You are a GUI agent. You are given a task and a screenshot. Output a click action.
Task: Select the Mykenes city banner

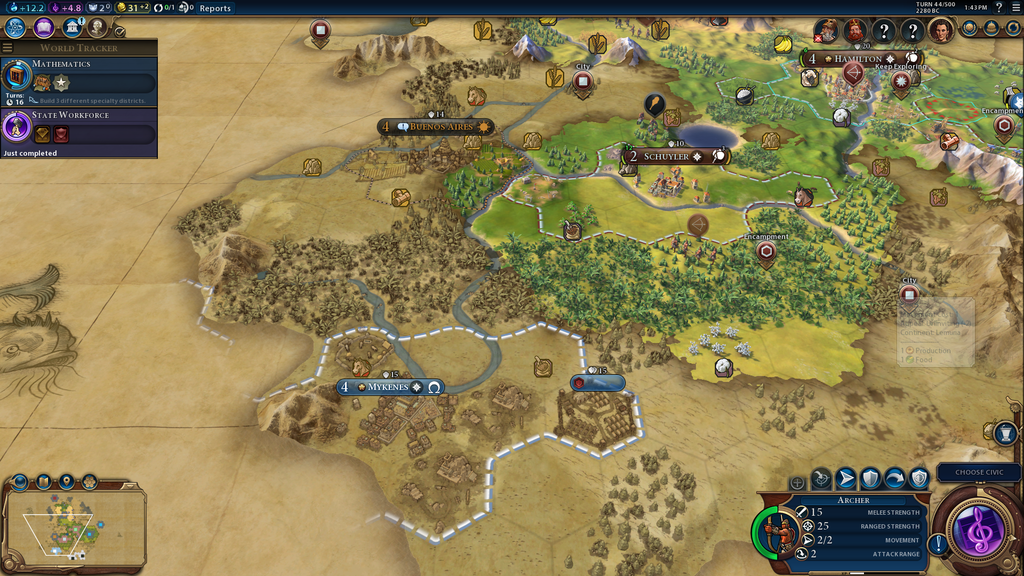(390, 387)
